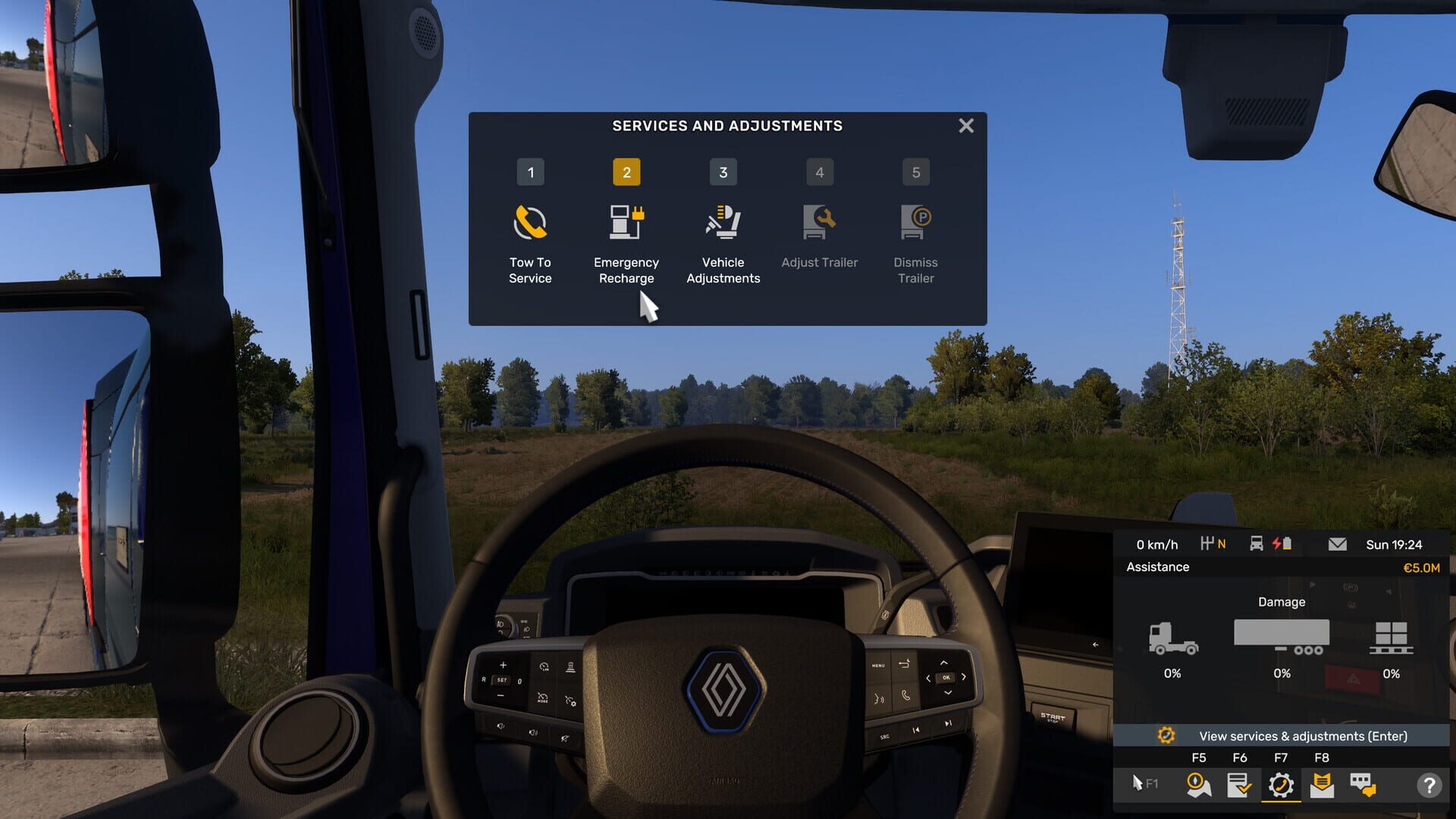Open the F5 route advisor map icon

click(1199, 785)
